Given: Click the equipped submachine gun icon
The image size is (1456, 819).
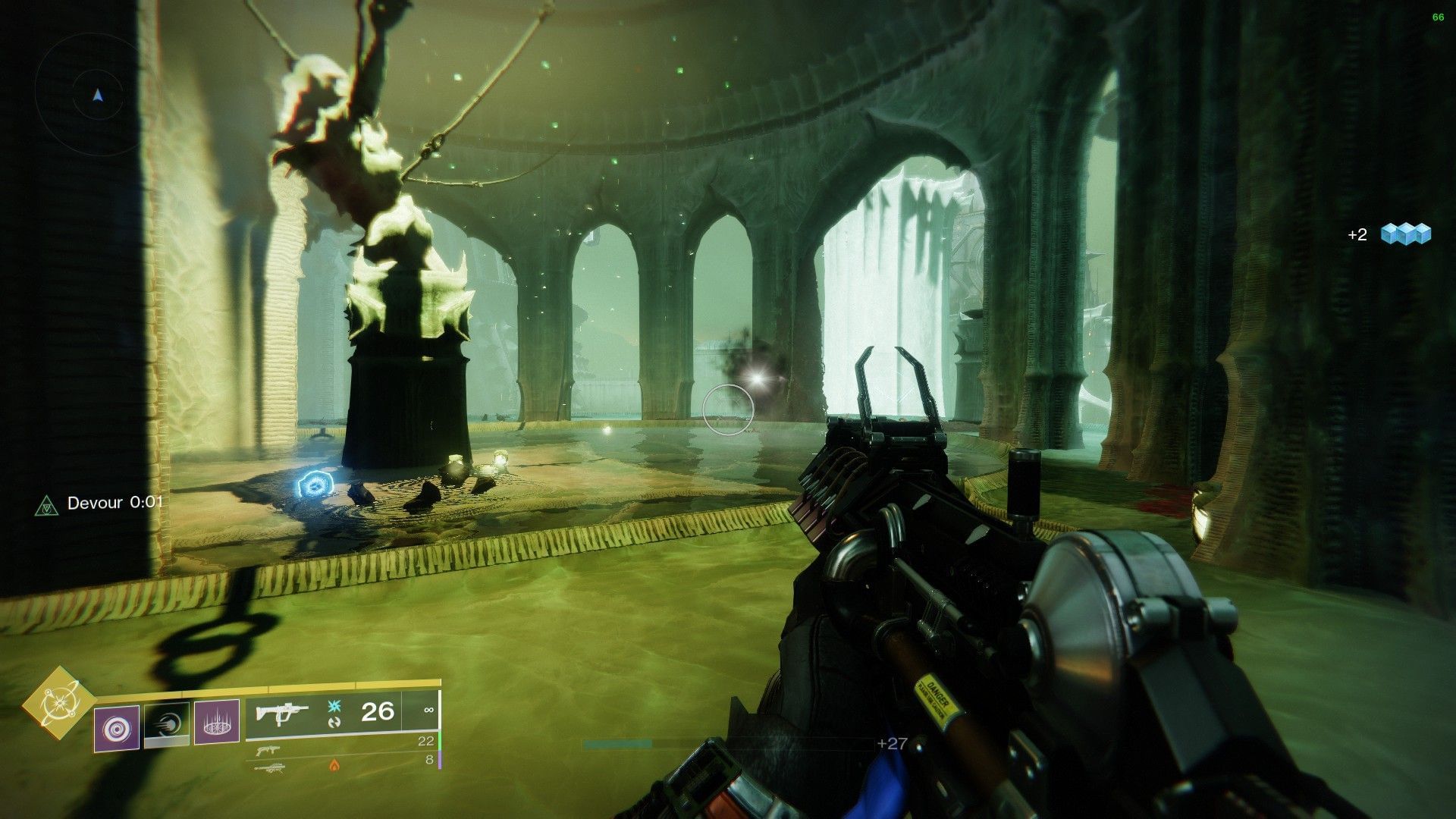Looking at the screenshot, I should pyautogui.click(x=281, y=712).
